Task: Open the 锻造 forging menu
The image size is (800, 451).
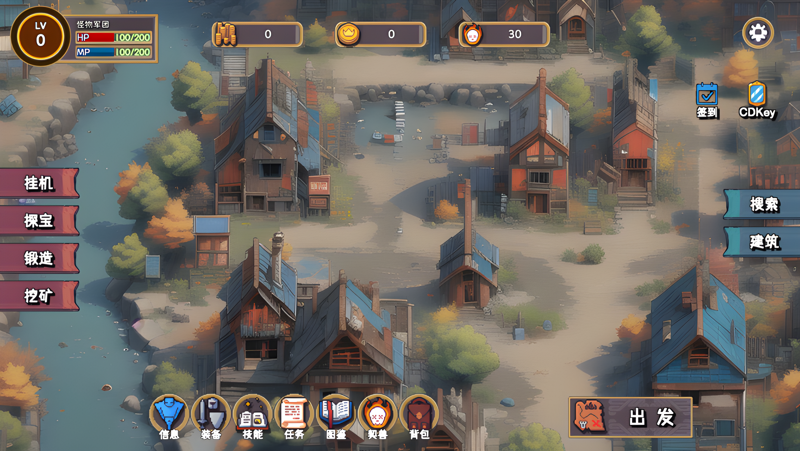Action: tap(38, 258)
